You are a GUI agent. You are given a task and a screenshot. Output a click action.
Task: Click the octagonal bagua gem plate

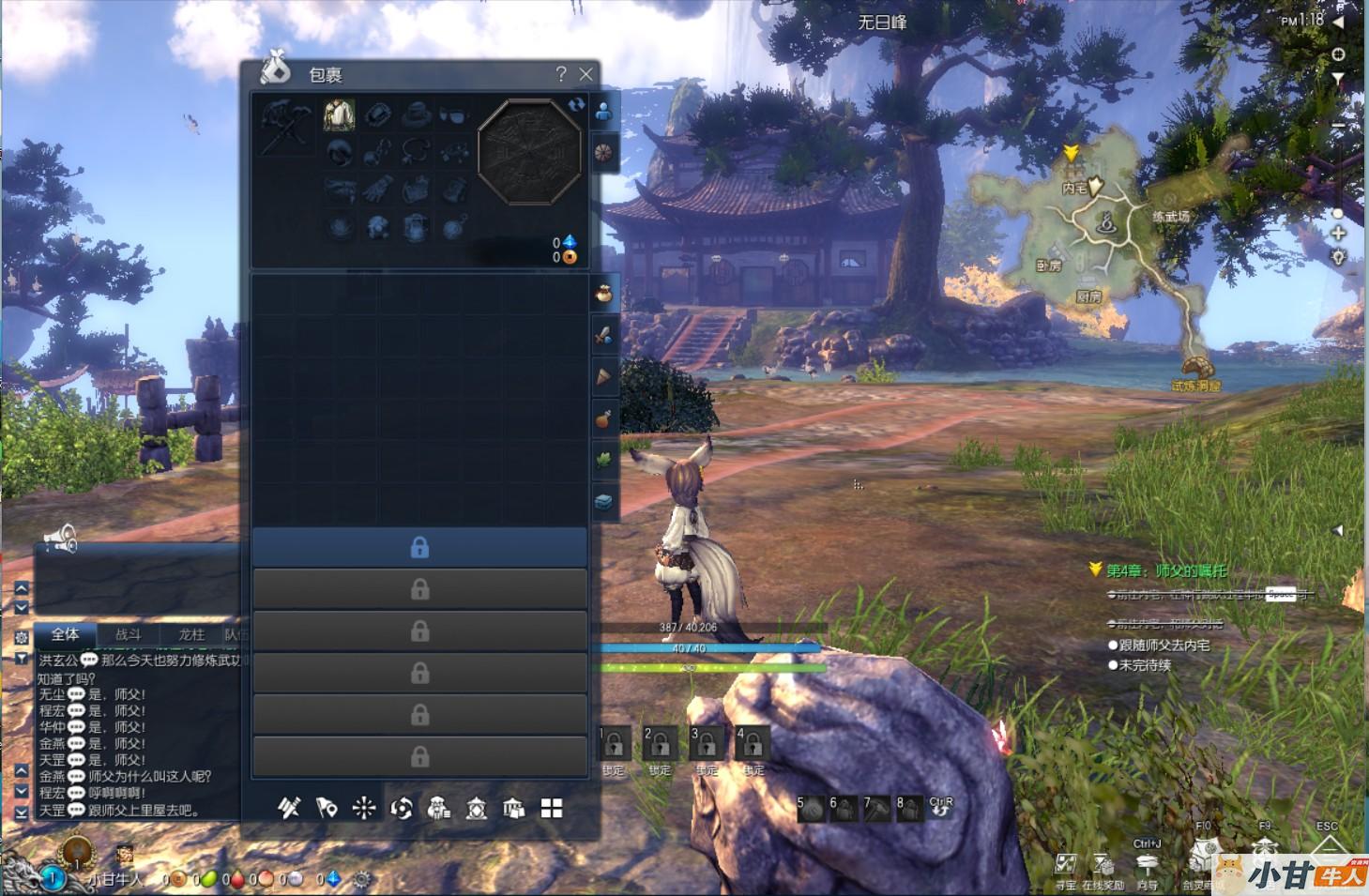530,152
